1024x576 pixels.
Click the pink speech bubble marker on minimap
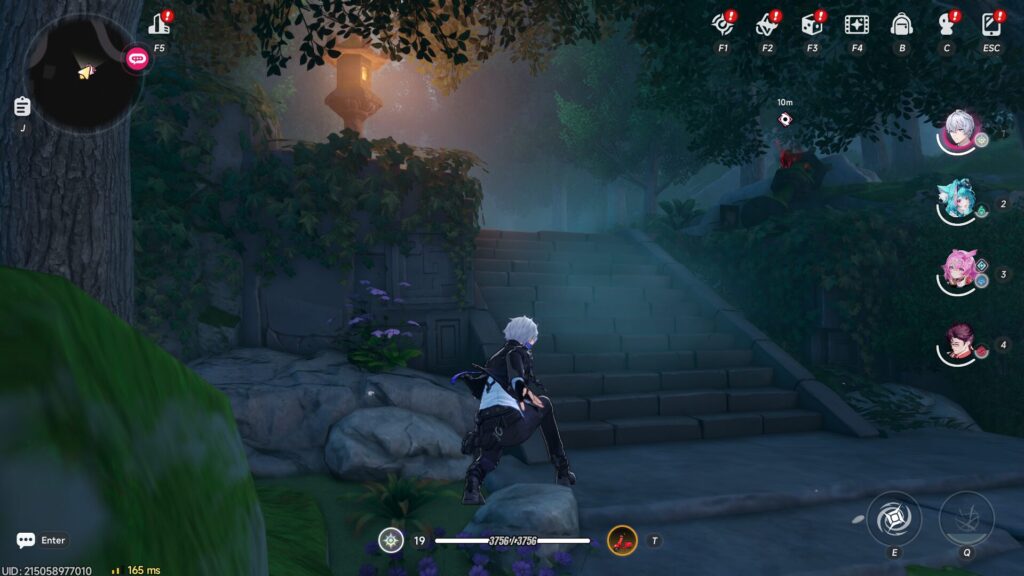[137, 59]
